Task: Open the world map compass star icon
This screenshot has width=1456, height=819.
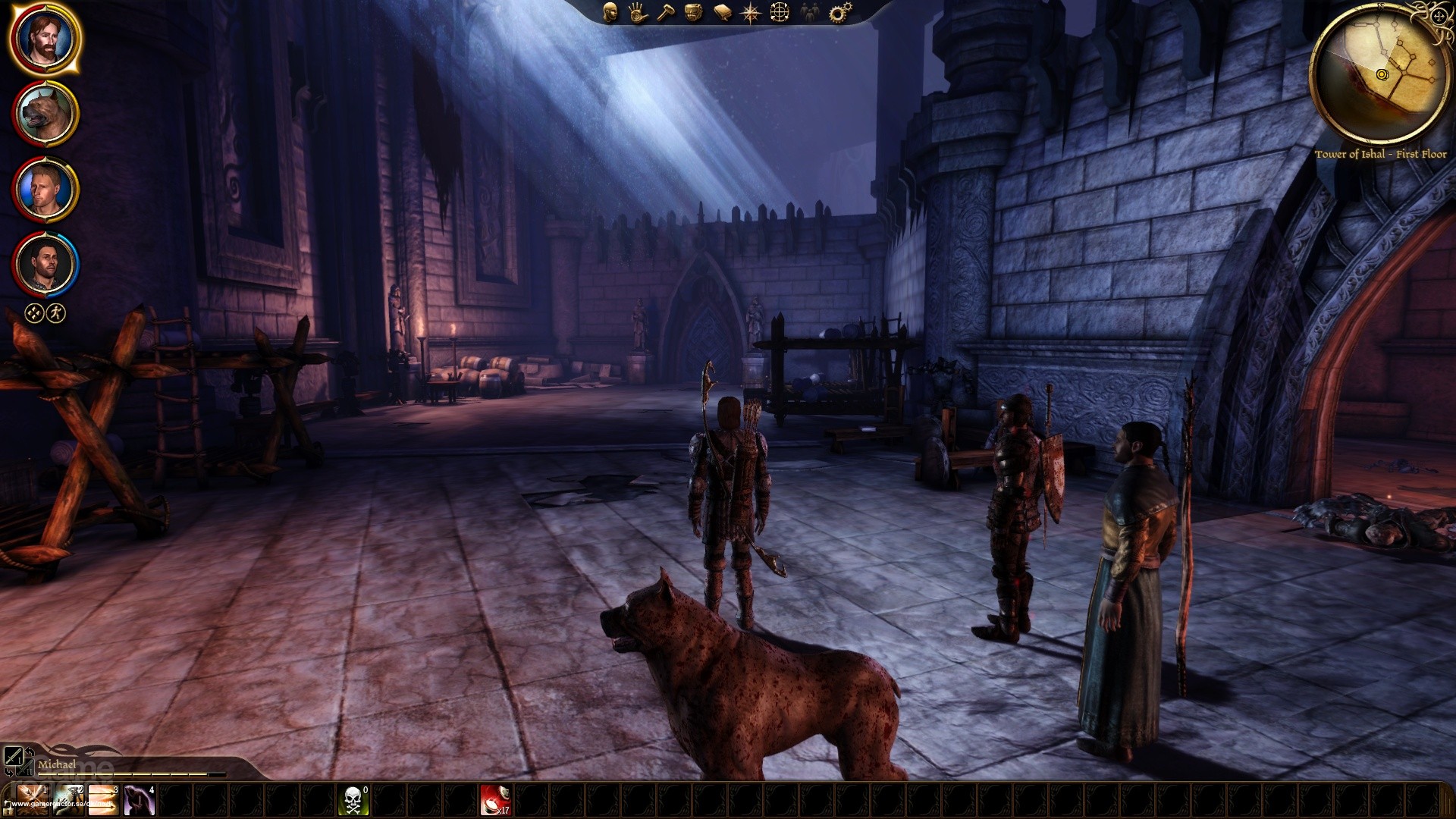Action: [751, 12]
